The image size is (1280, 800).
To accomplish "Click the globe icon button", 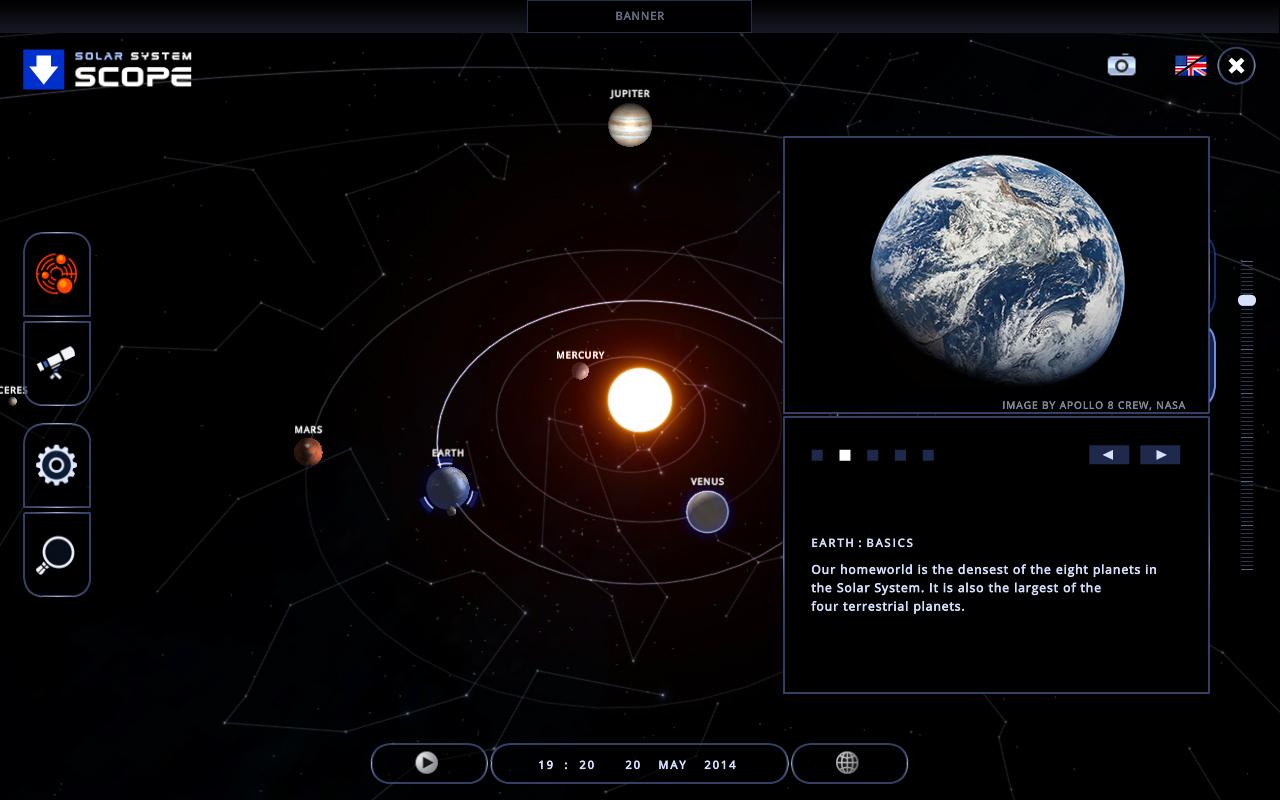I will point(847,763).
